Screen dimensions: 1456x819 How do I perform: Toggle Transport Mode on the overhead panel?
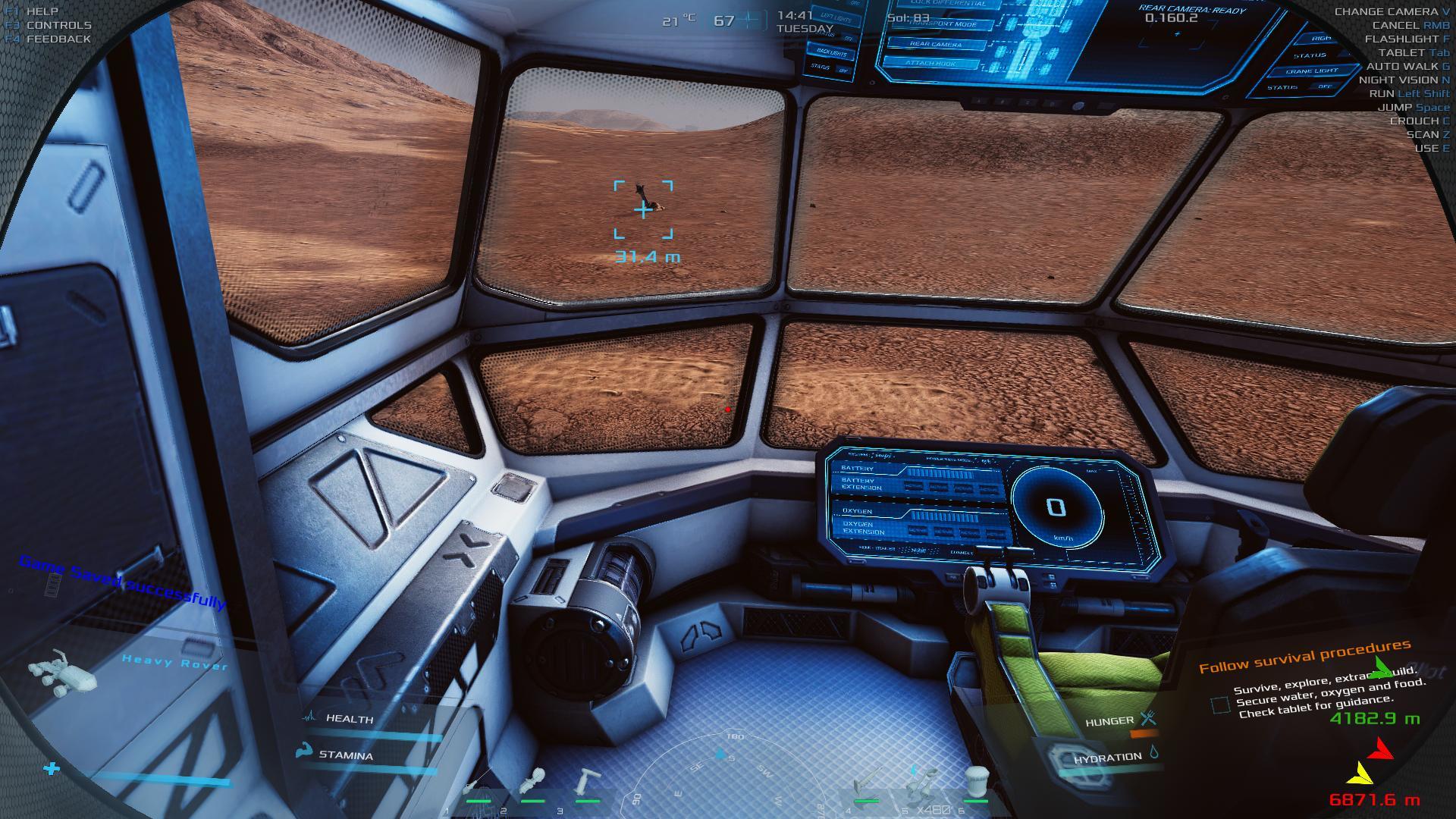point(943,24)
